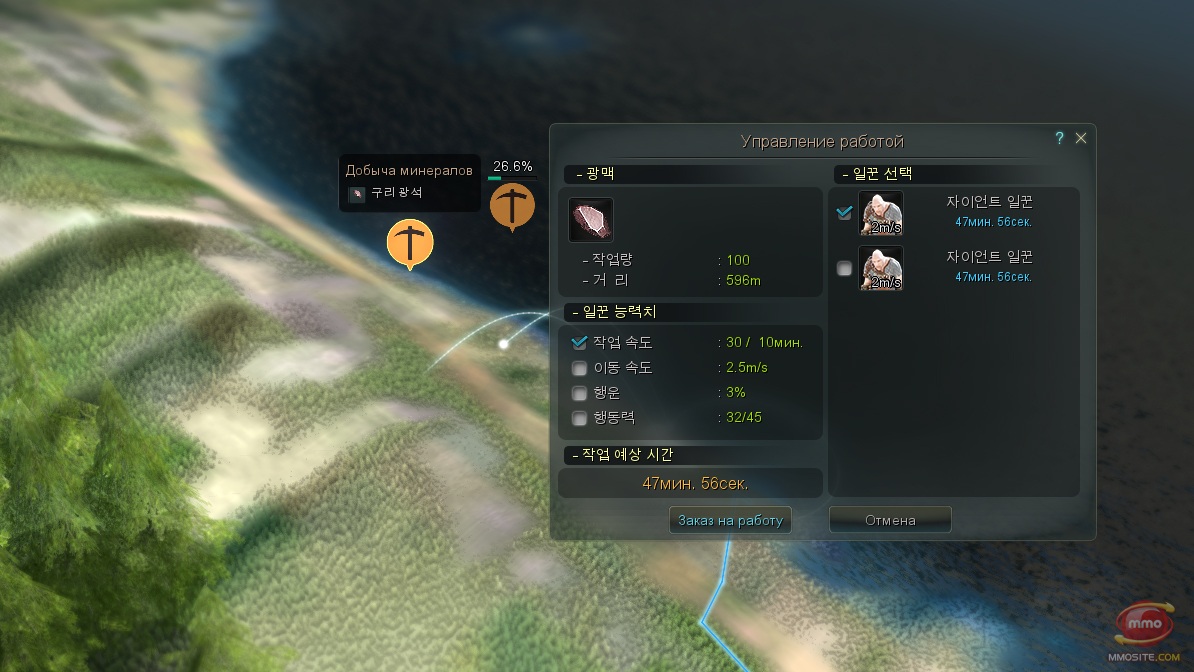Toggle the 작업 속도 checkbox
1194x672 pixels.
pos(579,342)
